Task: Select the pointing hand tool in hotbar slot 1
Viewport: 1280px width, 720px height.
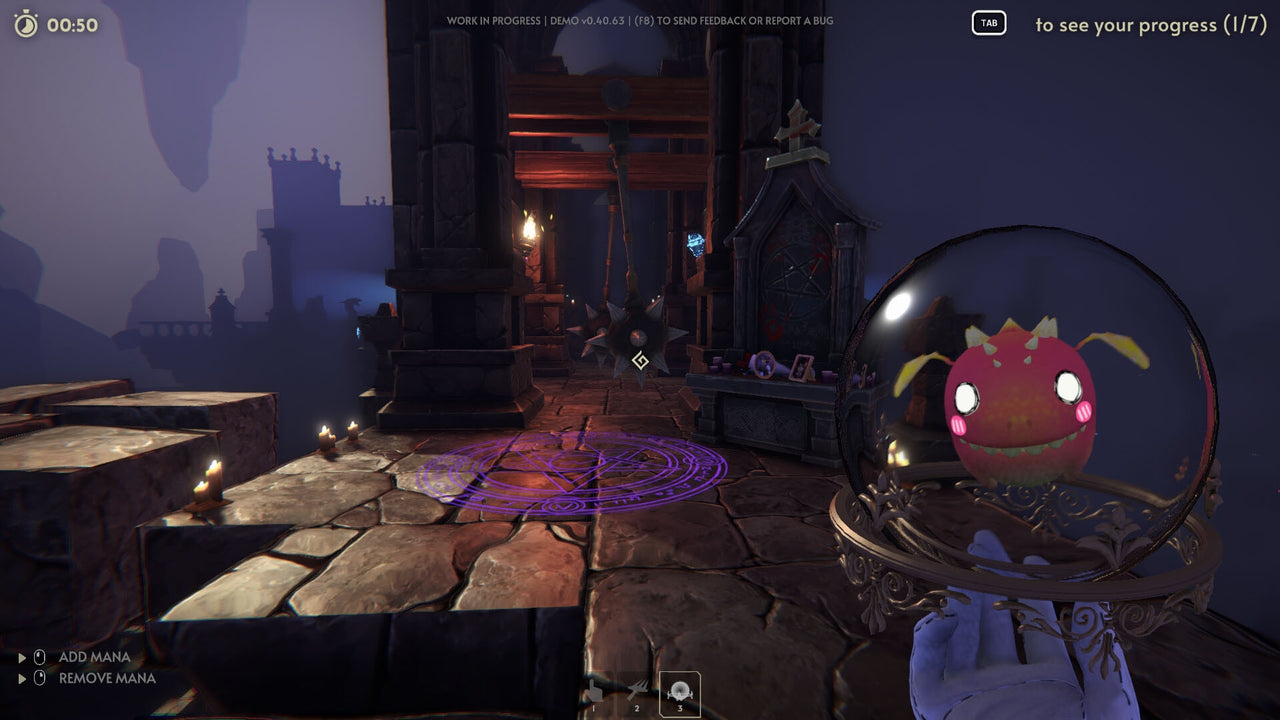Action: [595, 691]
